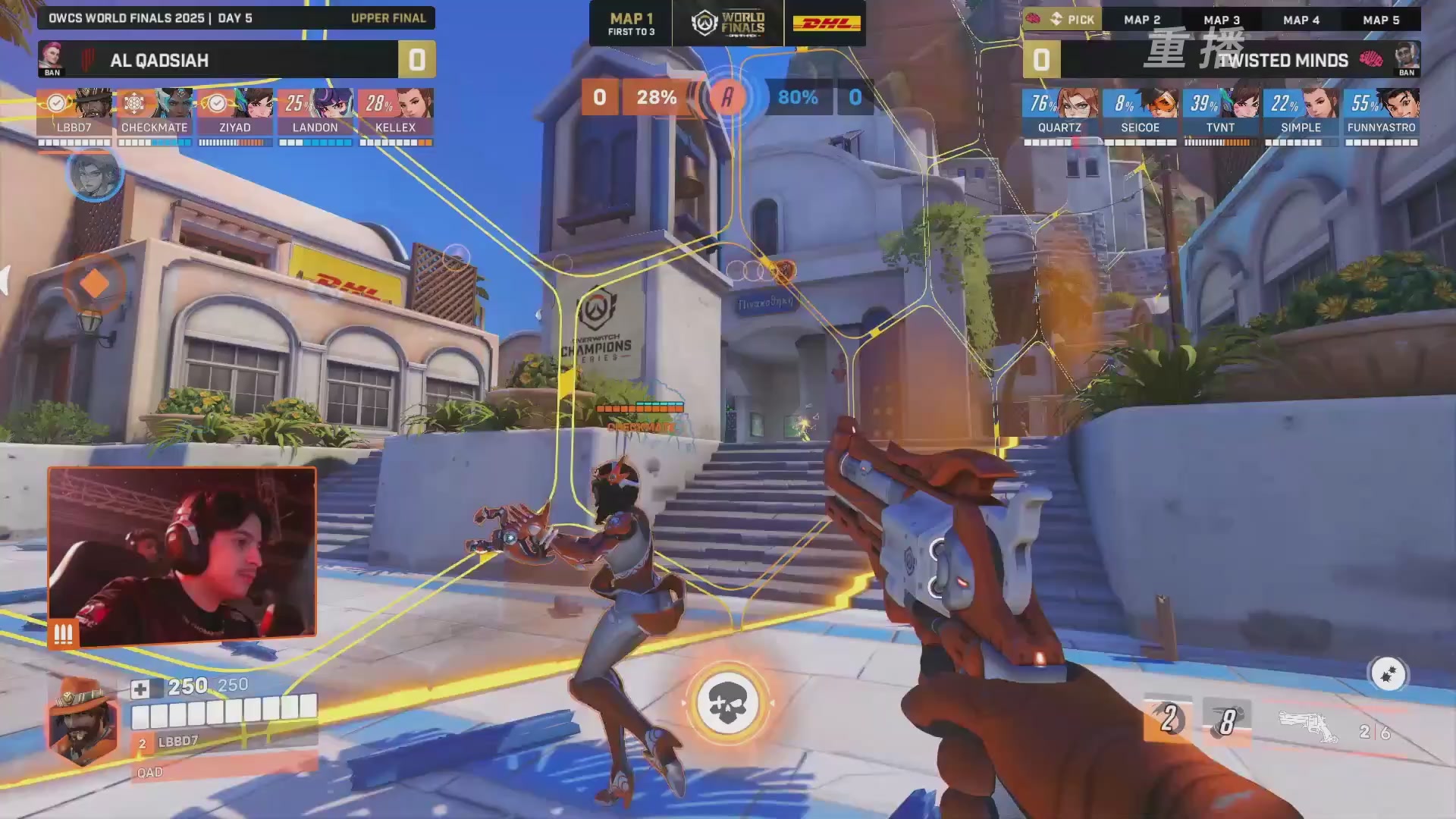
Task: Activate the ability on 2-second cooldown
Action: tap(1169, 720)
